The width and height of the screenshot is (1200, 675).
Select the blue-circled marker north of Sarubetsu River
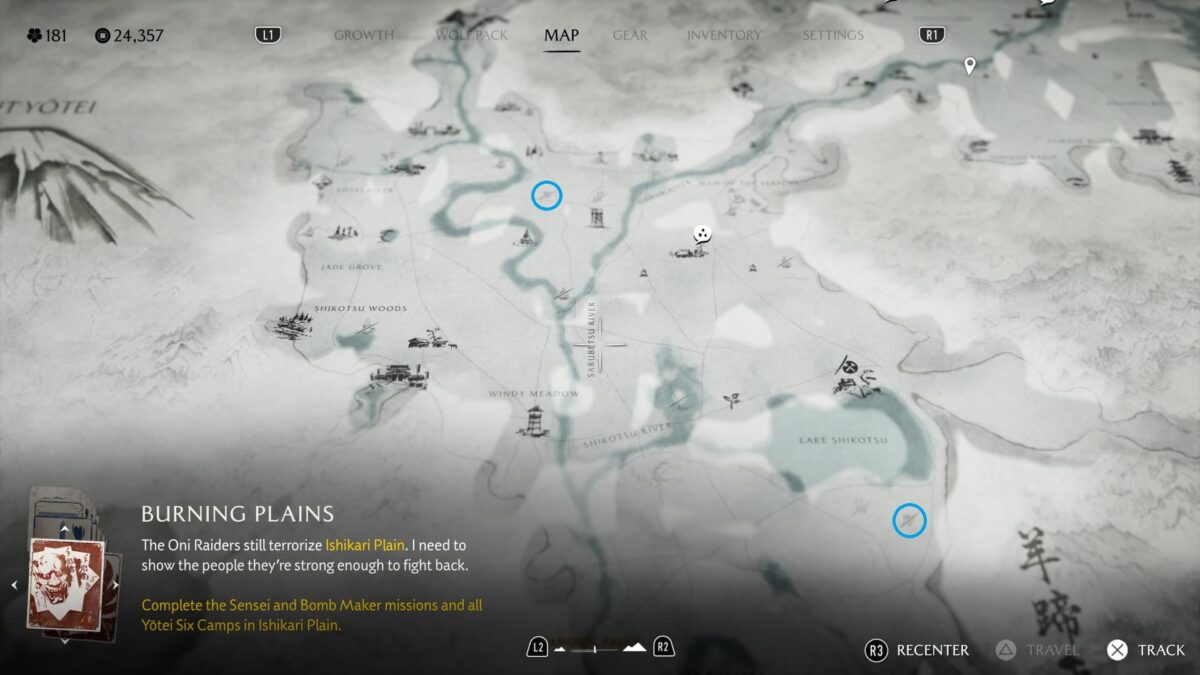(546, 195)
